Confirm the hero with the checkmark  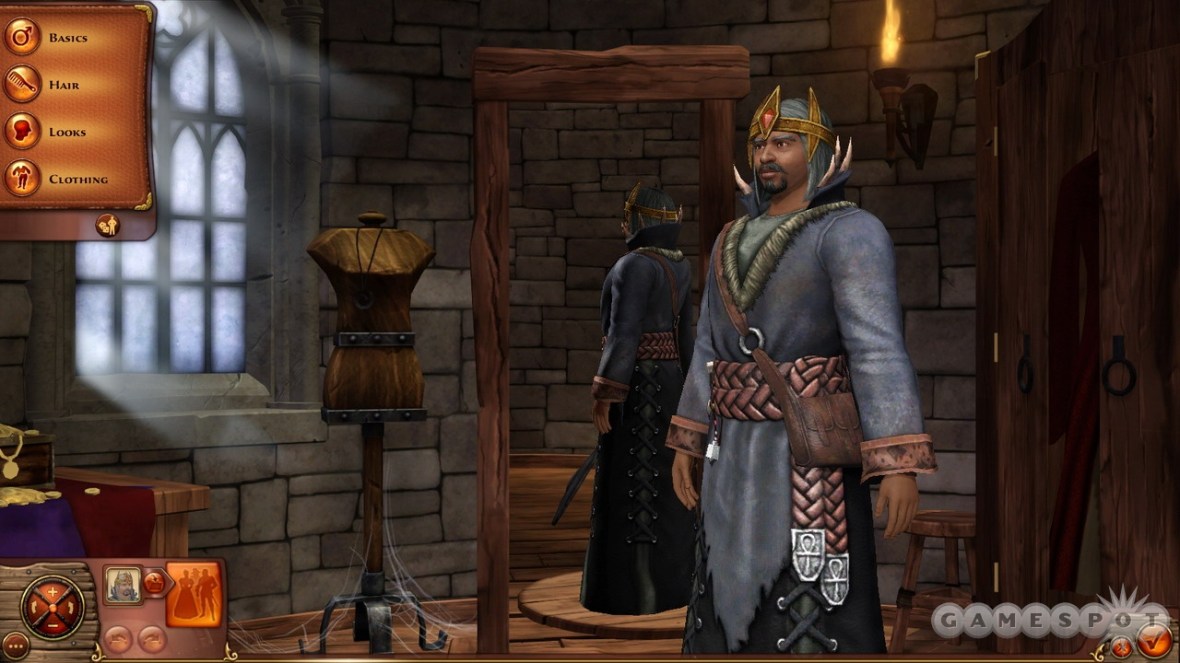(1154, 638)
